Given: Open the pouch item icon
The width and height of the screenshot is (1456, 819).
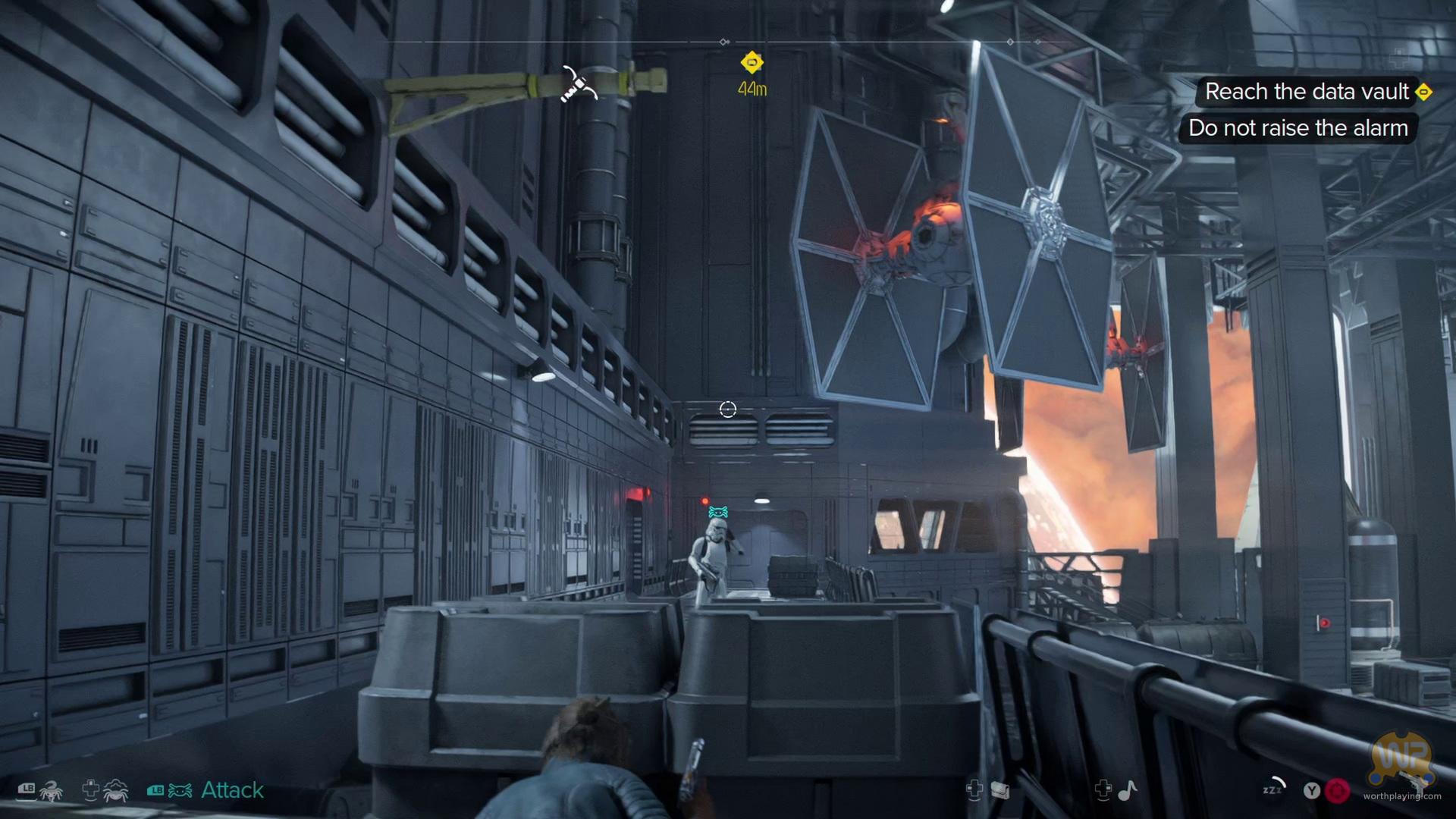Looking at the screenshot, I should (1000, 791).
